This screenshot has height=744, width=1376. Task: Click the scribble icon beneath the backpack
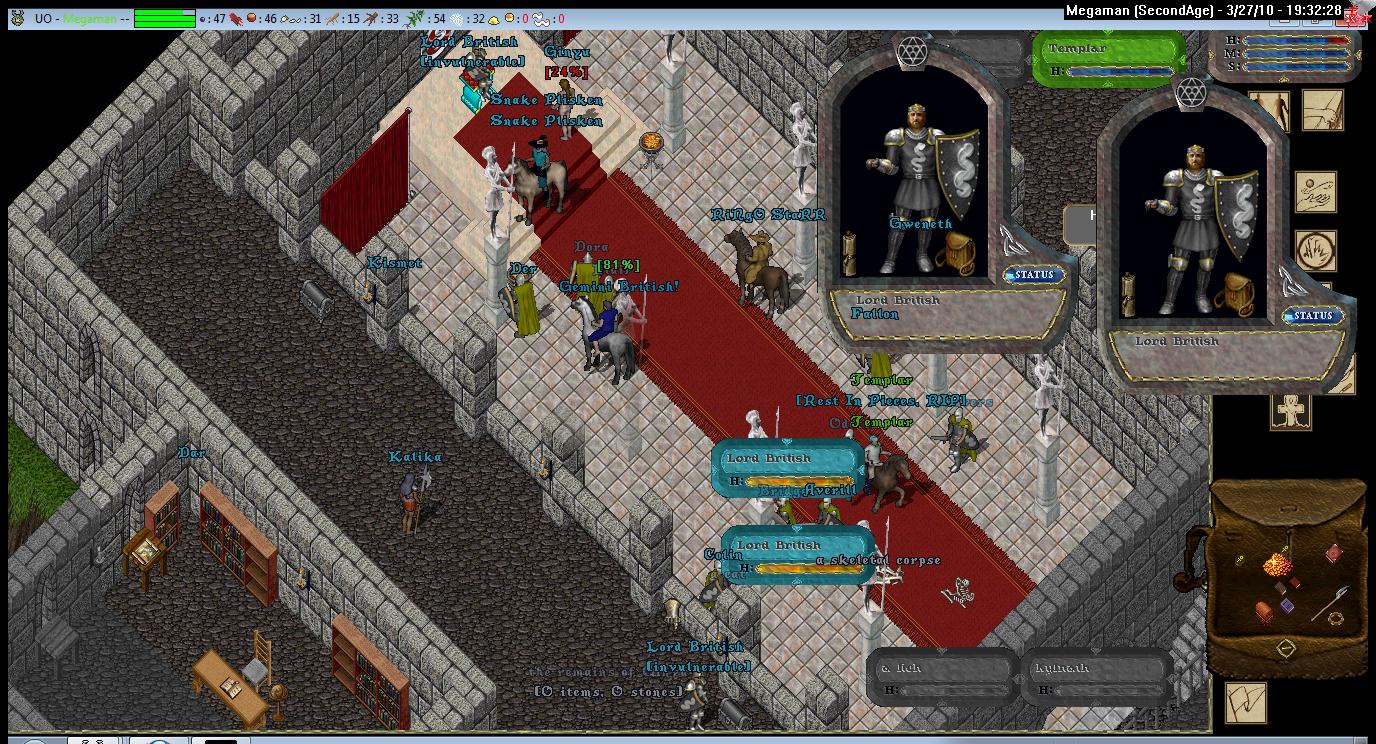(x=1246, y=701)
